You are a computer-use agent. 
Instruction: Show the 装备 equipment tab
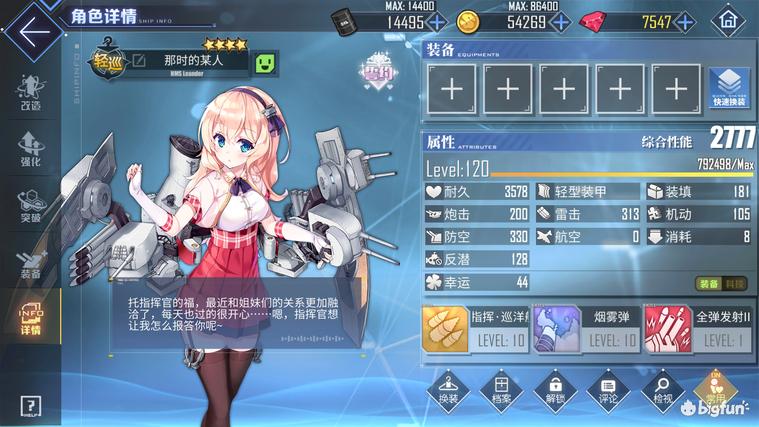(x=30, y=260)
